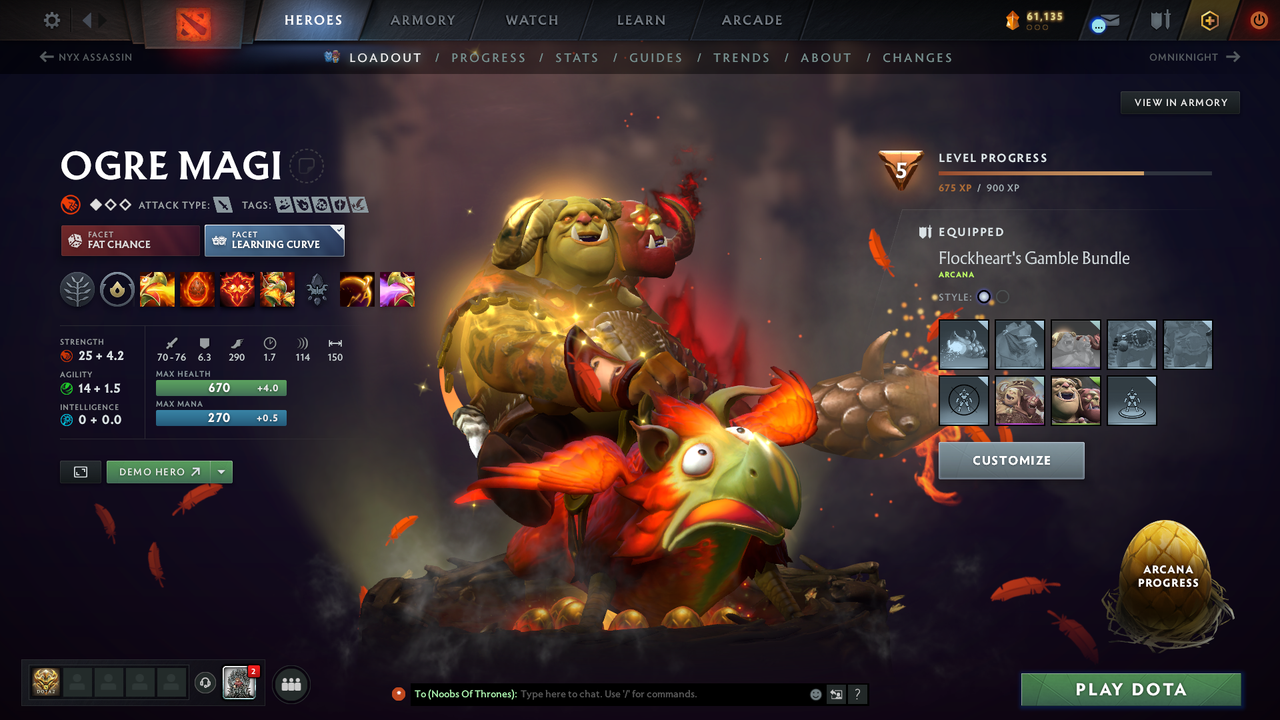Viewport: 1280px width, 720px height.
Task: Open the Demo Hero dropdown arrow
Action: coord(219,471)
